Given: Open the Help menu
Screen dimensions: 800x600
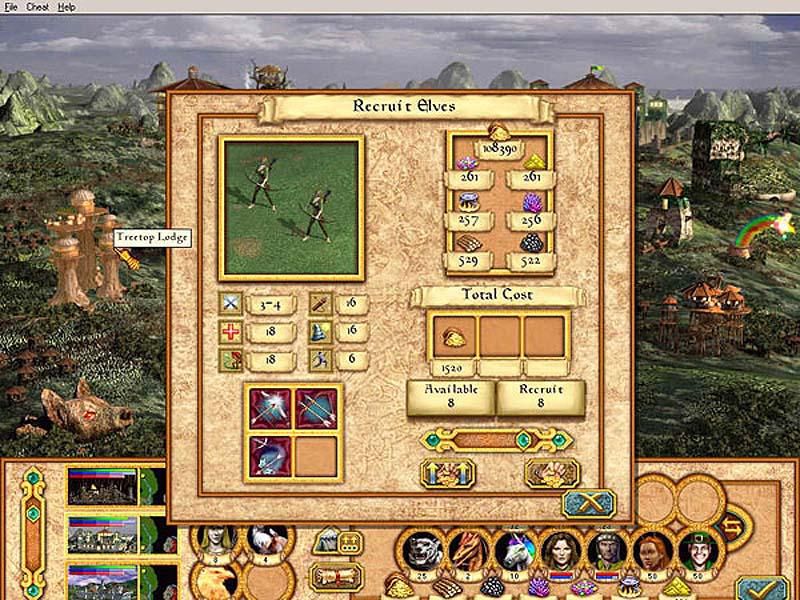Looking at the screenshot, I should tap(66, 6).
